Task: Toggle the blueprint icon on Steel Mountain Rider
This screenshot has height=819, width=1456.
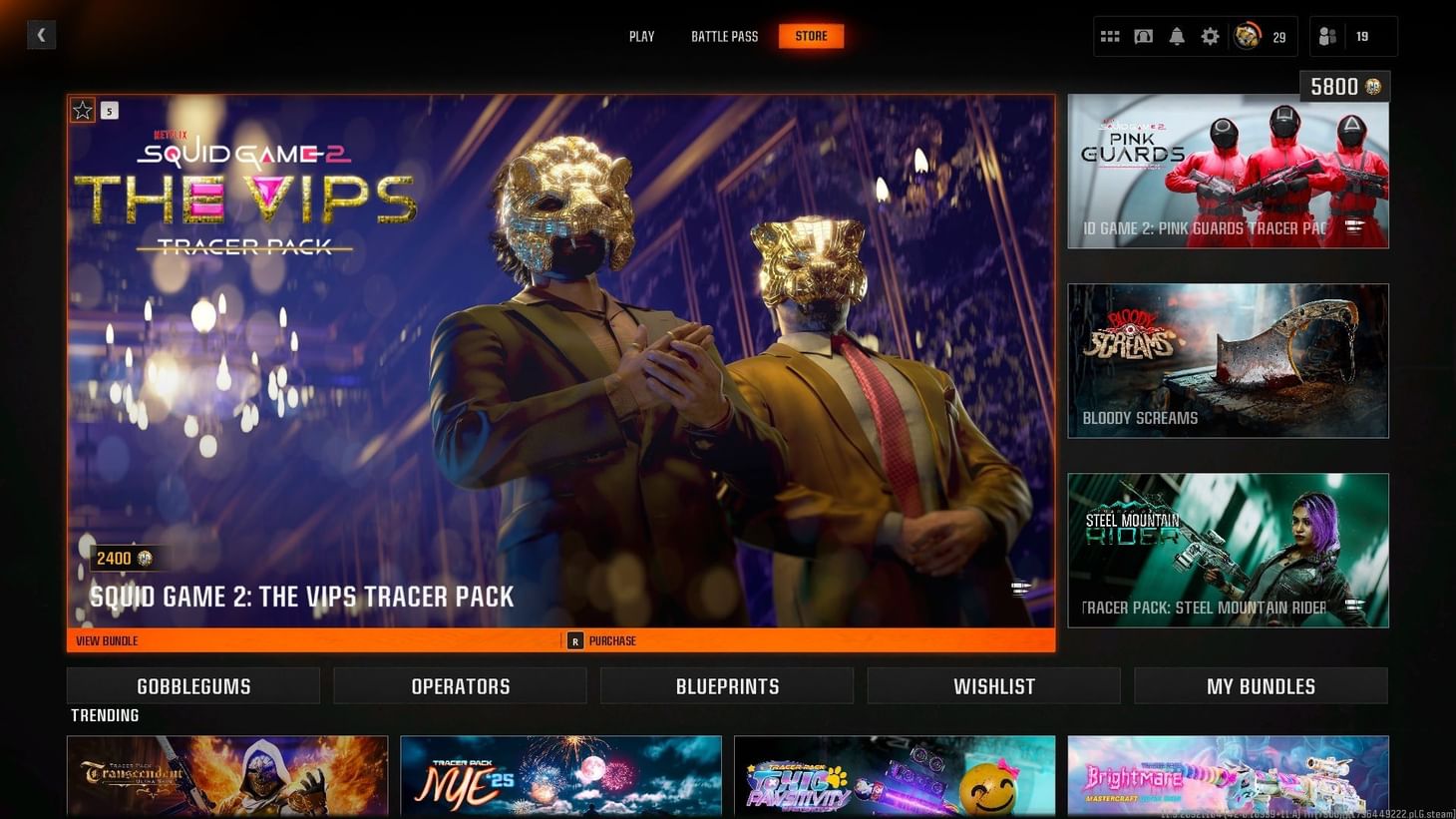Action: tap(1356, 607)
